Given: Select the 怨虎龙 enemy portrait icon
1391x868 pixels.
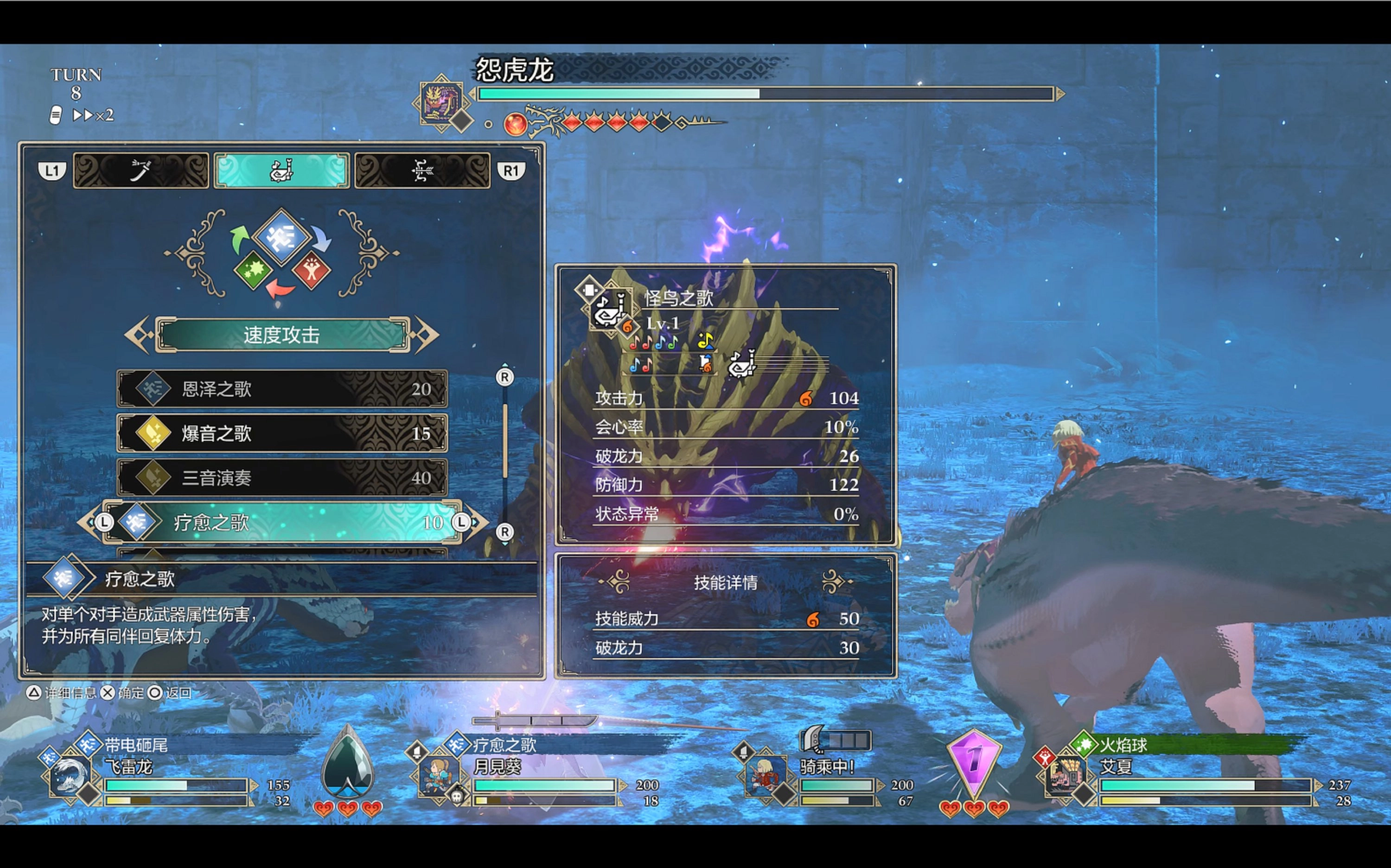Looking at the screenshot, I should pyautogui.click(x=440, y=102).
